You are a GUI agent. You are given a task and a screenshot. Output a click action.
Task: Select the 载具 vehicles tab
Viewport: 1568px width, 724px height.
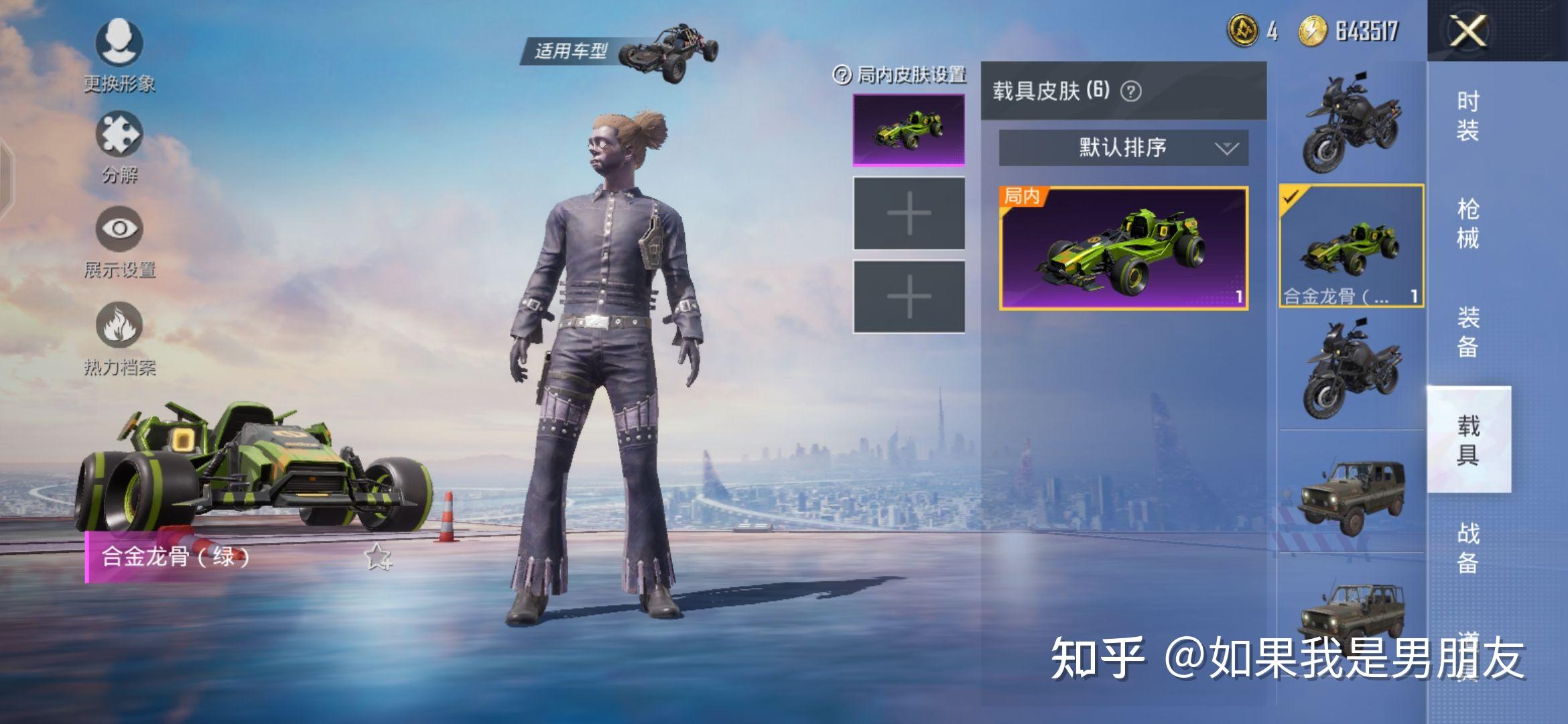tap(1467, 440)
